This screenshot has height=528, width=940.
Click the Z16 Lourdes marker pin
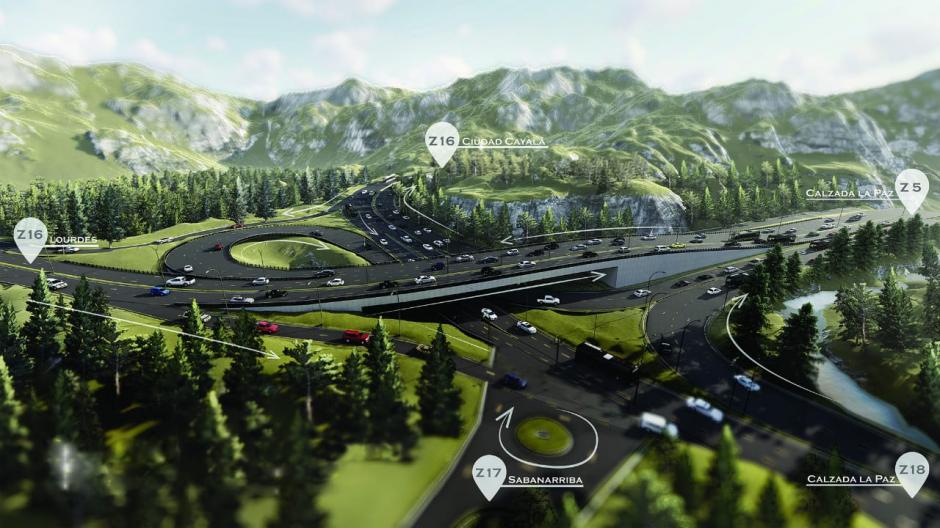30,237
